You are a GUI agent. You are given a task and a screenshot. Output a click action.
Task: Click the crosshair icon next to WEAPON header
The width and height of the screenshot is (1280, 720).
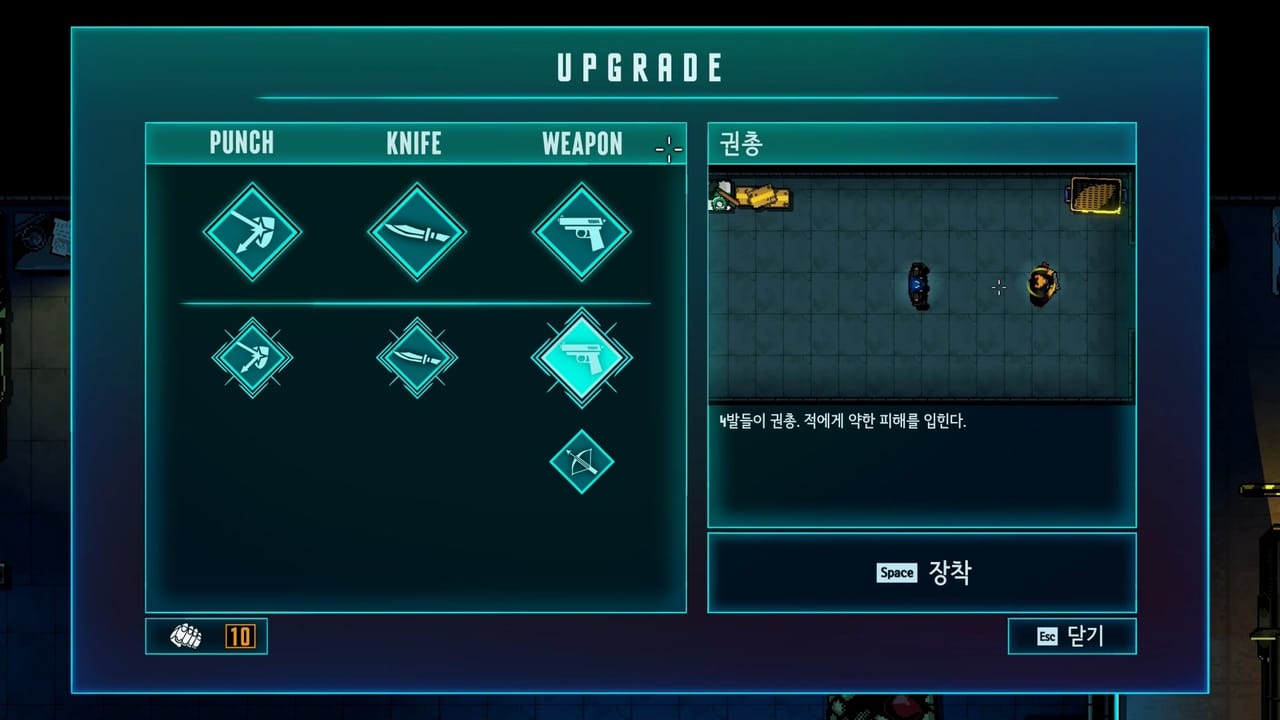coord(667,150)
